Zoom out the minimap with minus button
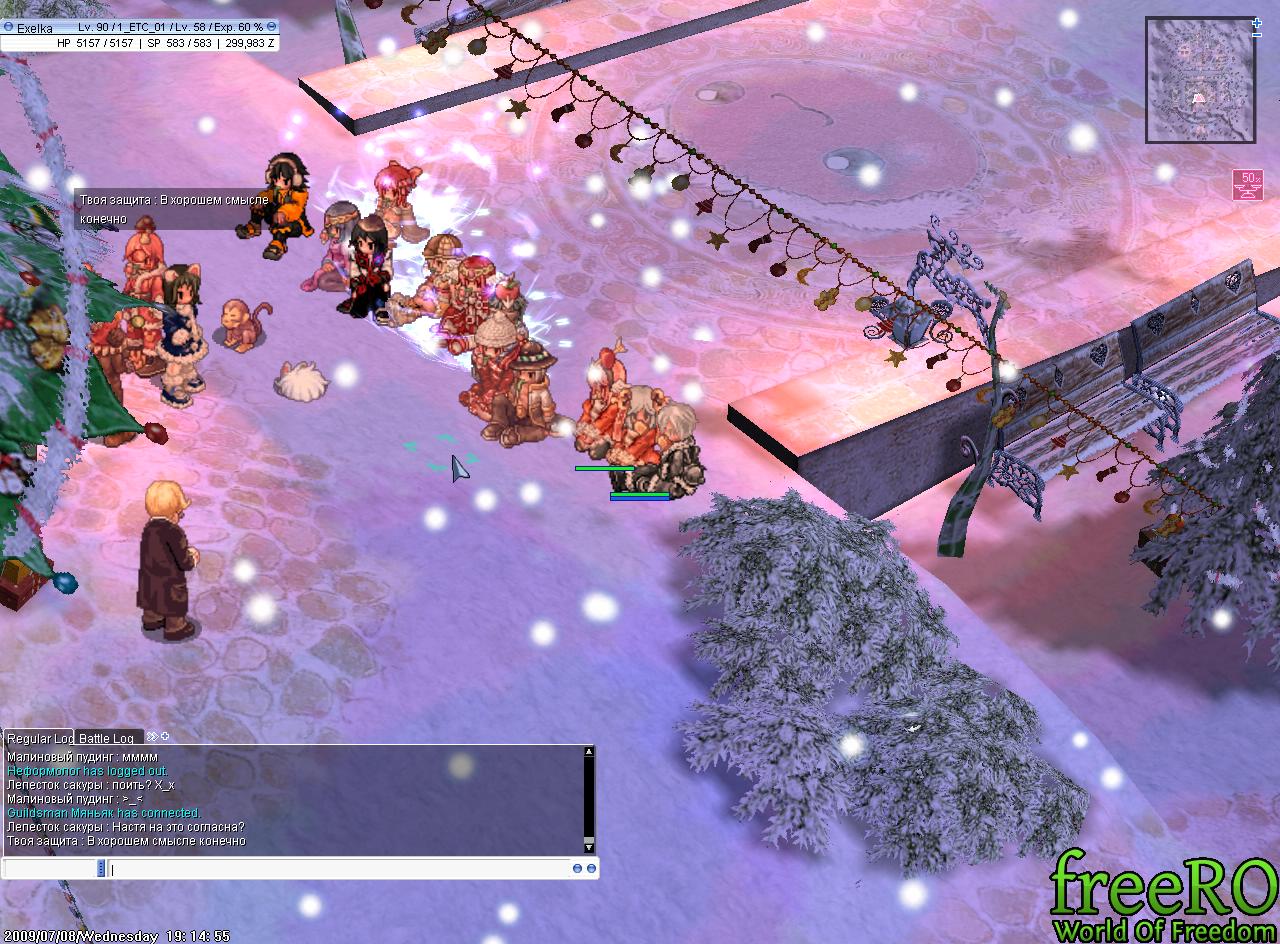Image resolution: width=1280 pixels, height=944 pixels. point(1257,35)
